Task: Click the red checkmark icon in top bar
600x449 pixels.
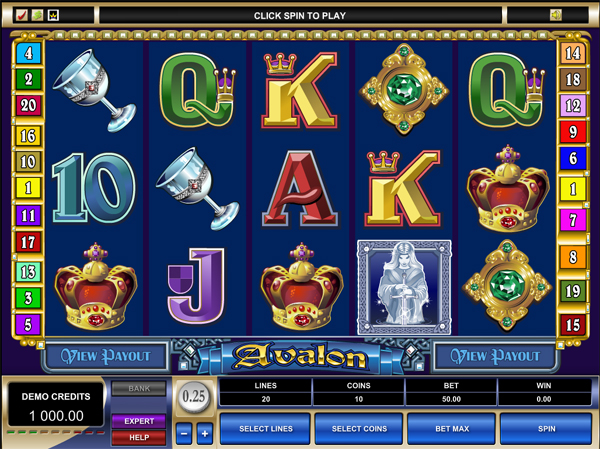Action: click(x=21, y=15)
